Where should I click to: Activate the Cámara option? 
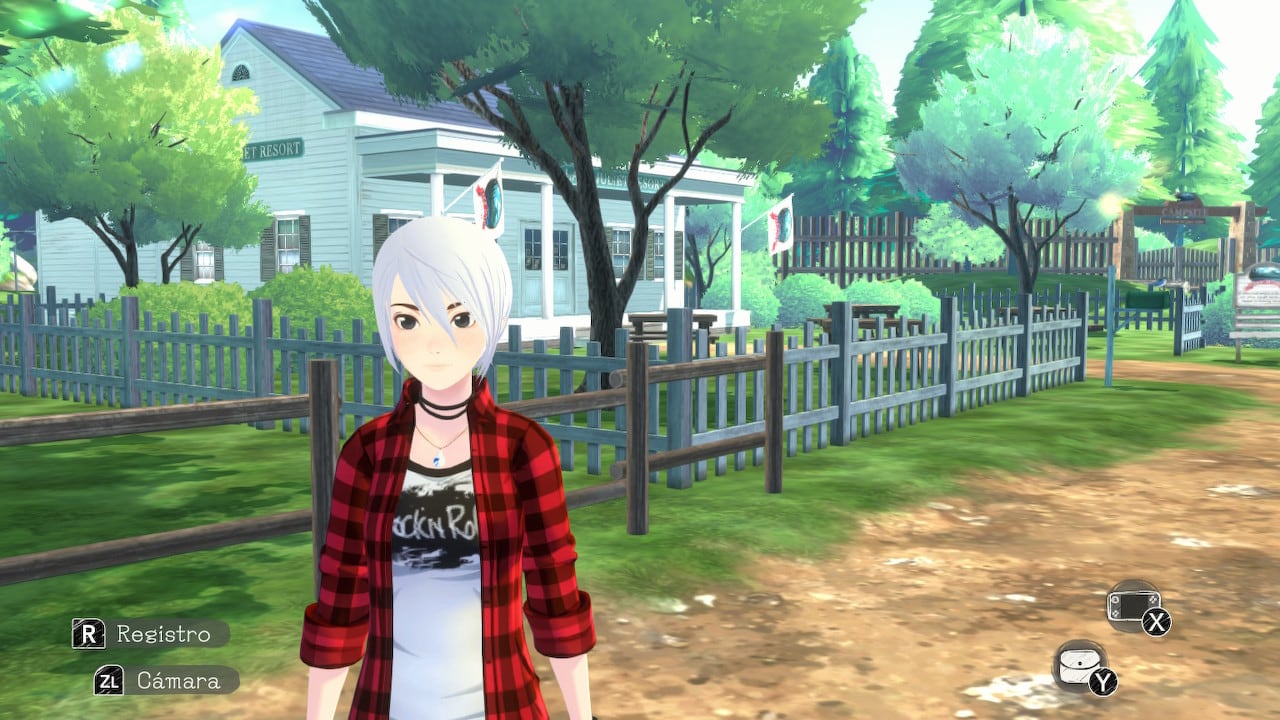(x=166, y=681)
